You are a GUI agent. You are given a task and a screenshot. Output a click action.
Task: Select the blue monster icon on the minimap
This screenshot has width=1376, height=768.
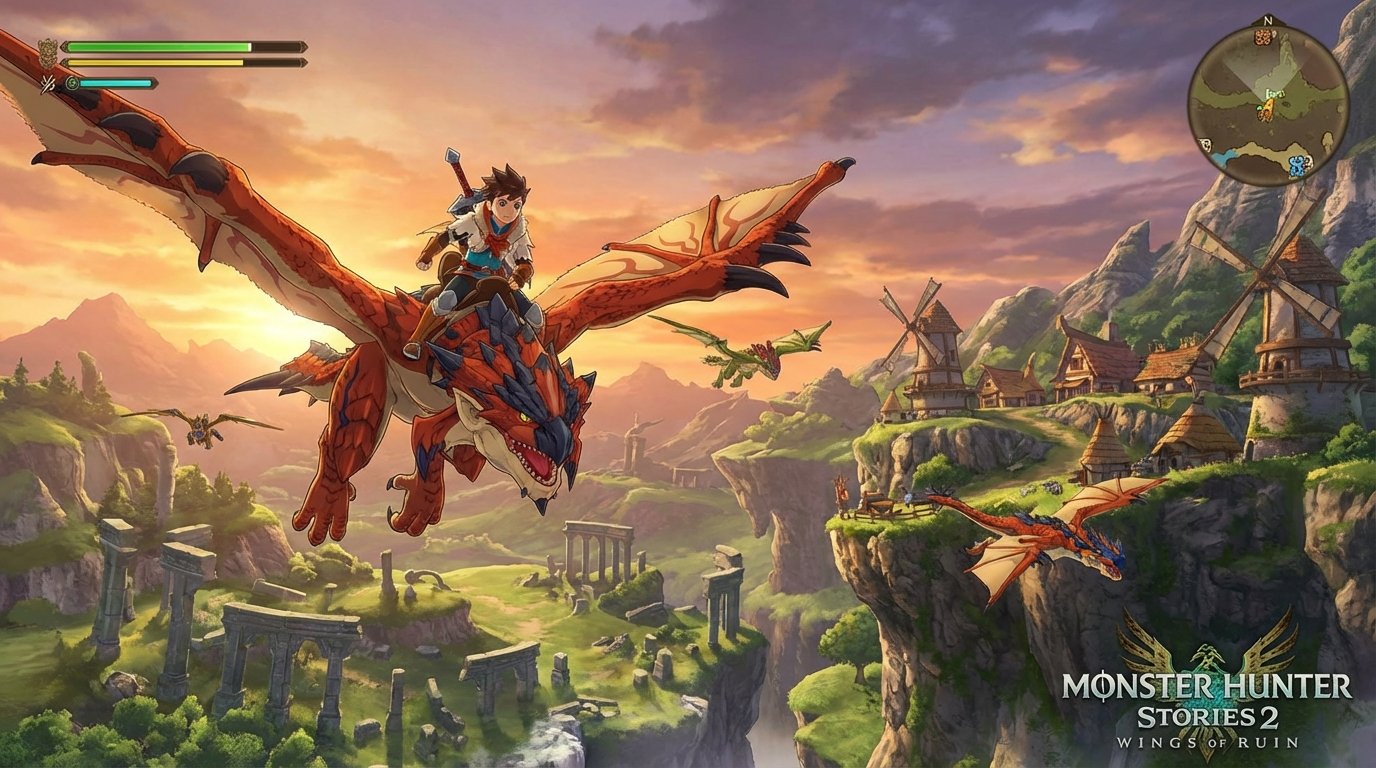(x=1295, y=164)
